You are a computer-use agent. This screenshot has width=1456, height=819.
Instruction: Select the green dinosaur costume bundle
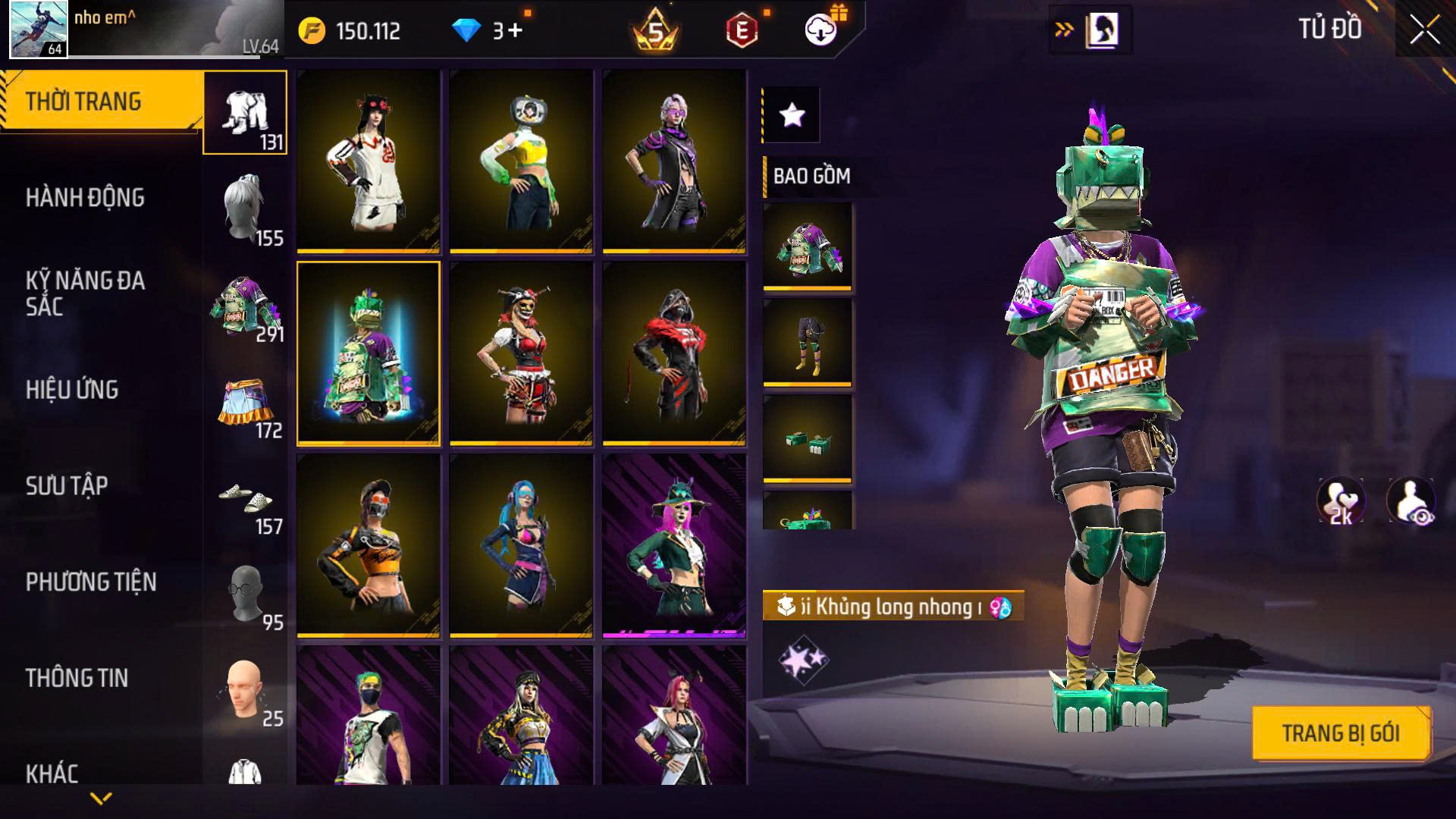369,353
